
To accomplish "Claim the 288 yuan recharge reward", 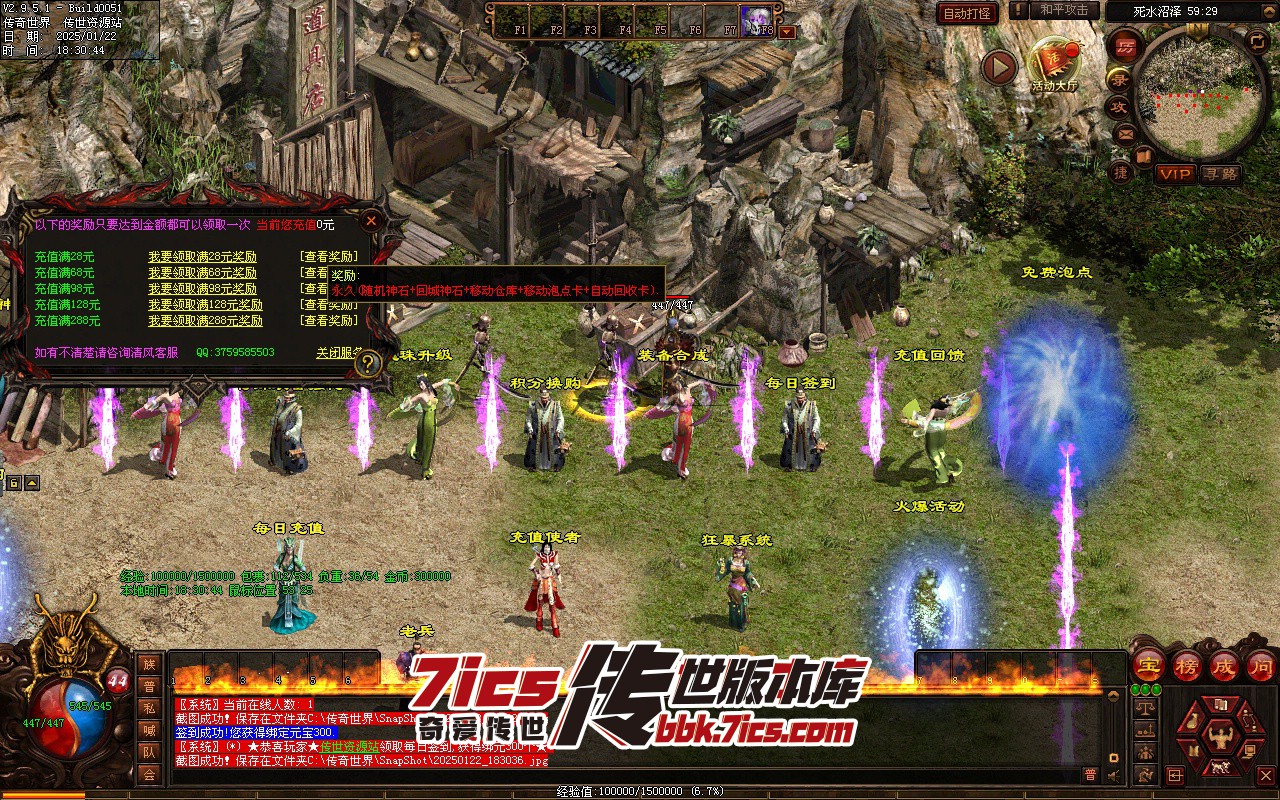I will pos(205,321).
